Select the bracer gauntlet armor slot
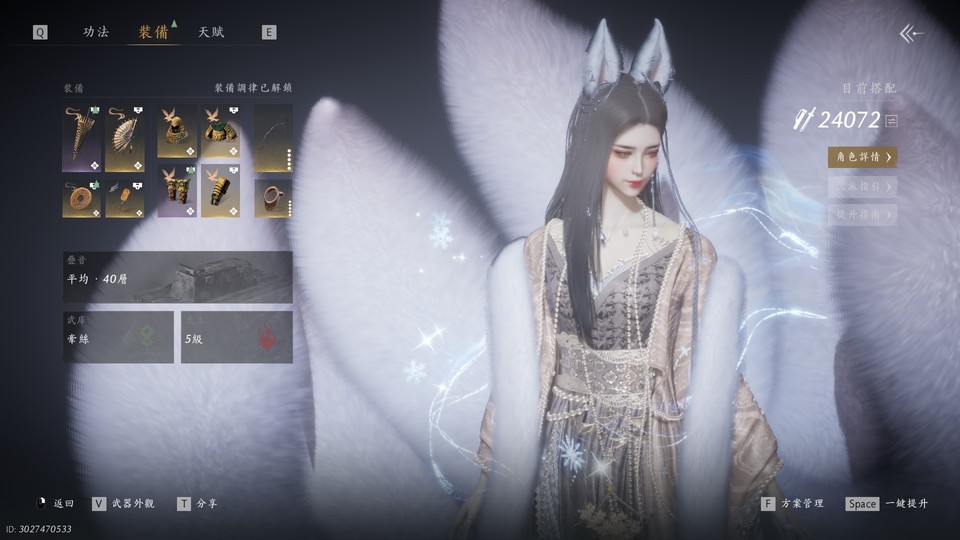This screenshot has width=960, height=540. pyautogui.click(x=220, y=191)
